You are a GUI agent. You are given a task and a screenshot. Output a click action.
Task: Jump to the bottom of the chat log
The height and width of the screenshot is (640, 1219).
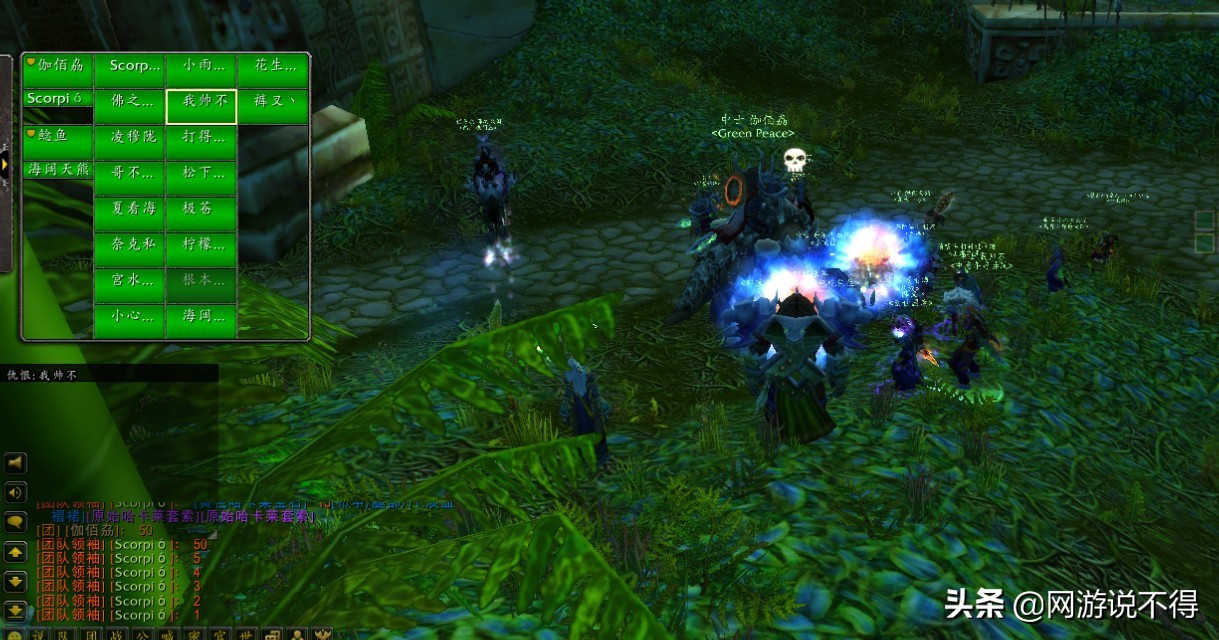(x=16, y=610)
